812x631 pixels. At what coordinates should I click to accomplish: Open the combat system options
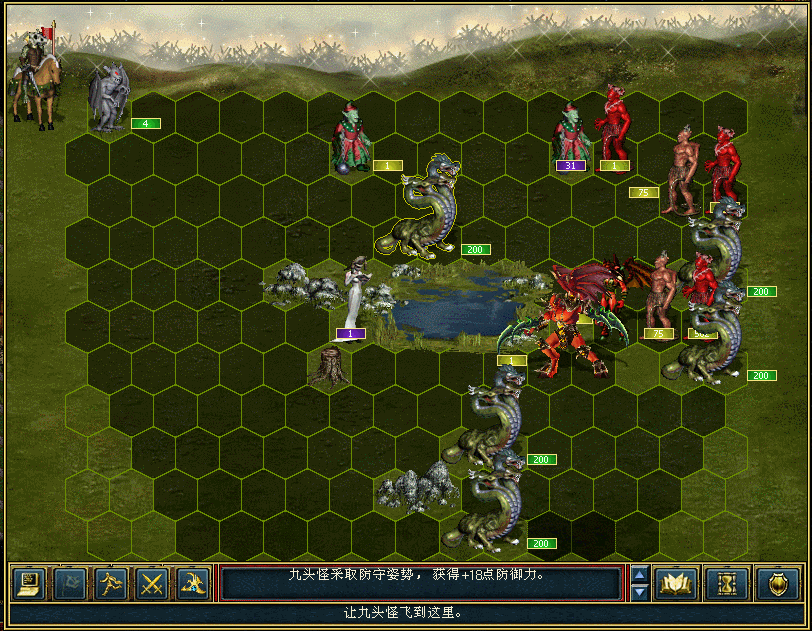[x=28, y=583]
